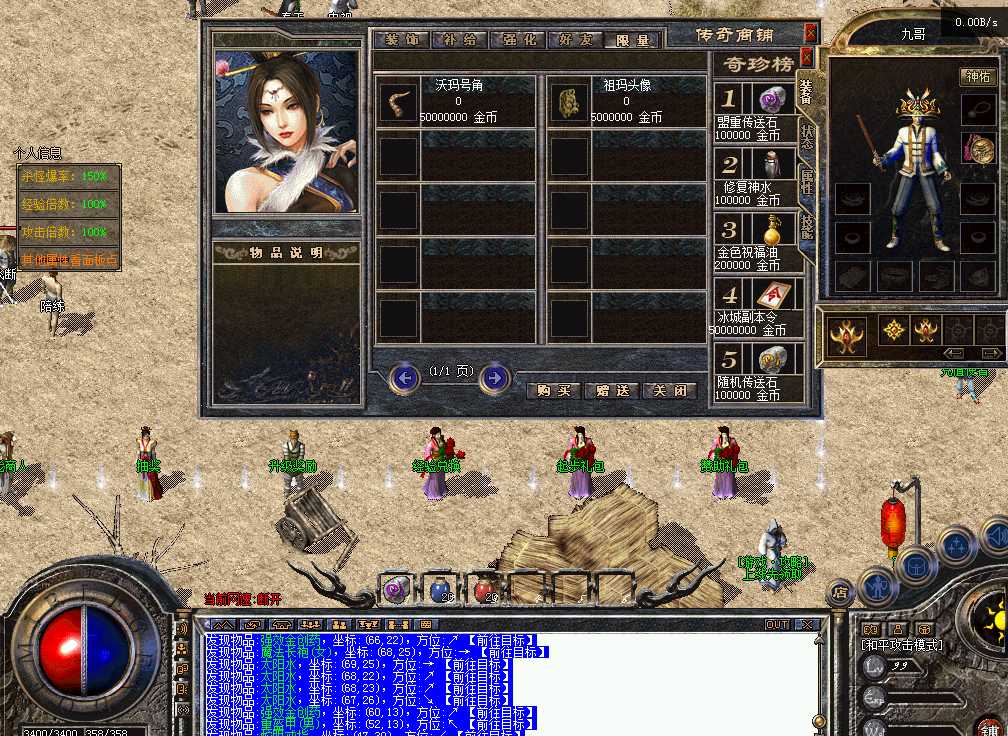Choose 冰城副本令 from the ranked list

758,309
